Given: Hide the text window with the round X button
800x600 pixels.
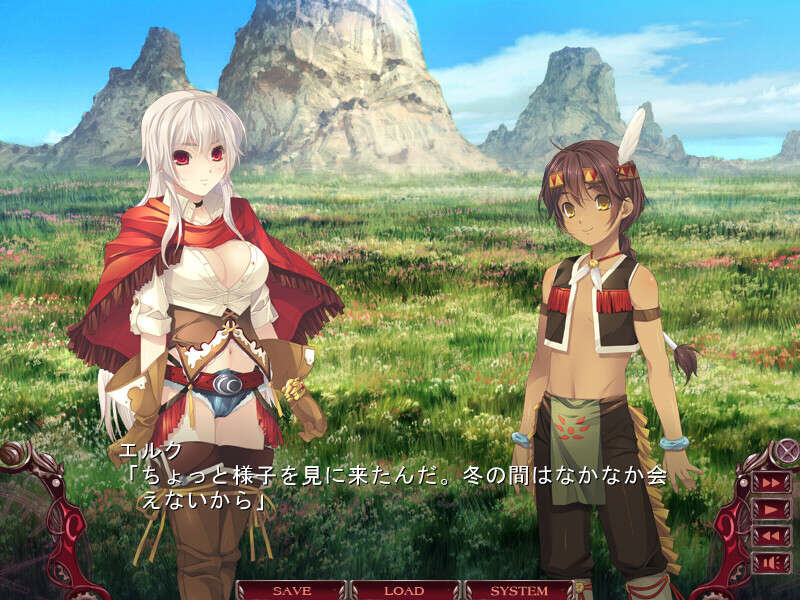Looking at the screenshot, I should click(x=788, y=450).
